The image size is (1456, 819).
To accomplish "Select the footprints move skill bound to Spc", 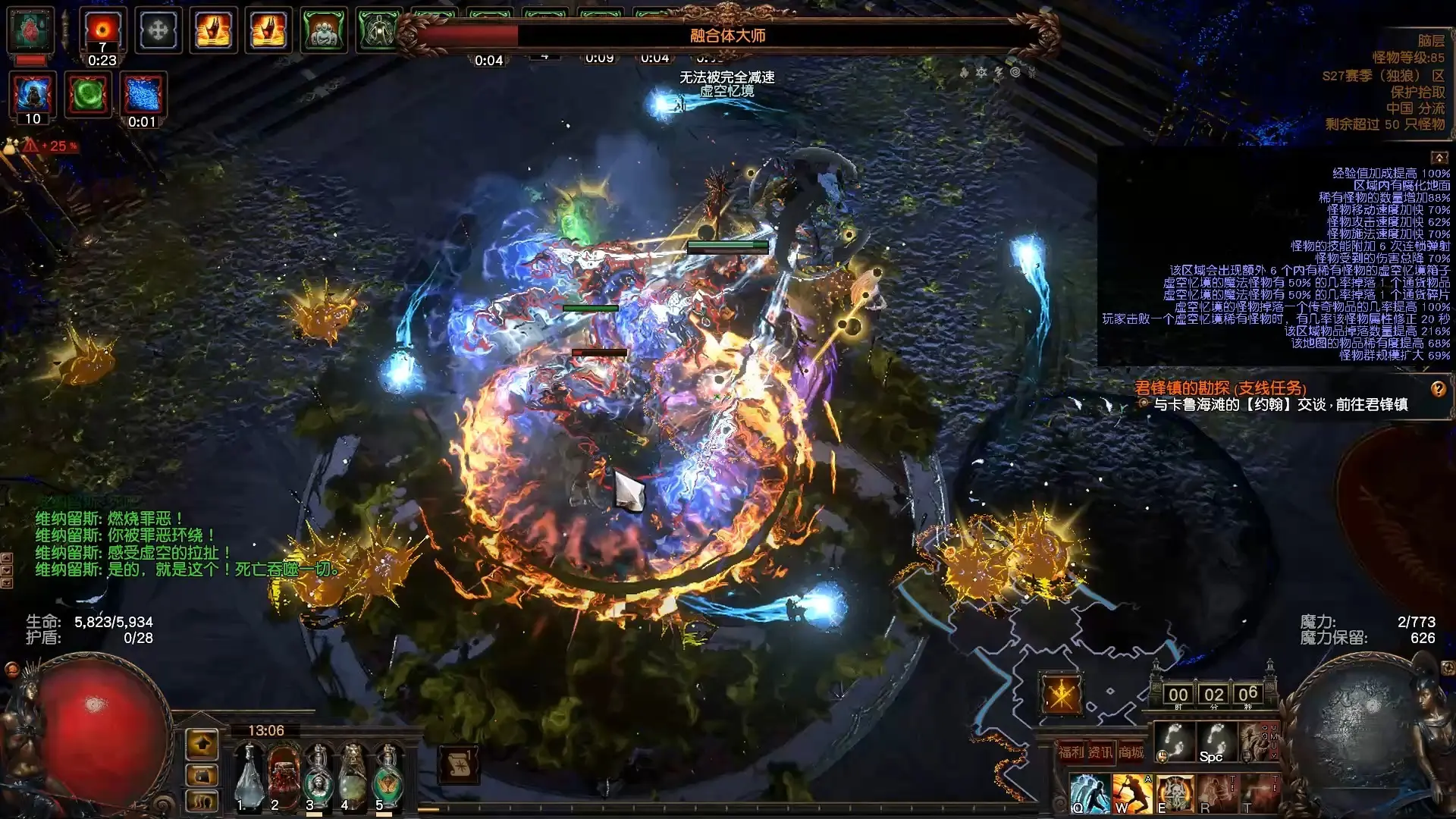I will tap(1216, 742).
